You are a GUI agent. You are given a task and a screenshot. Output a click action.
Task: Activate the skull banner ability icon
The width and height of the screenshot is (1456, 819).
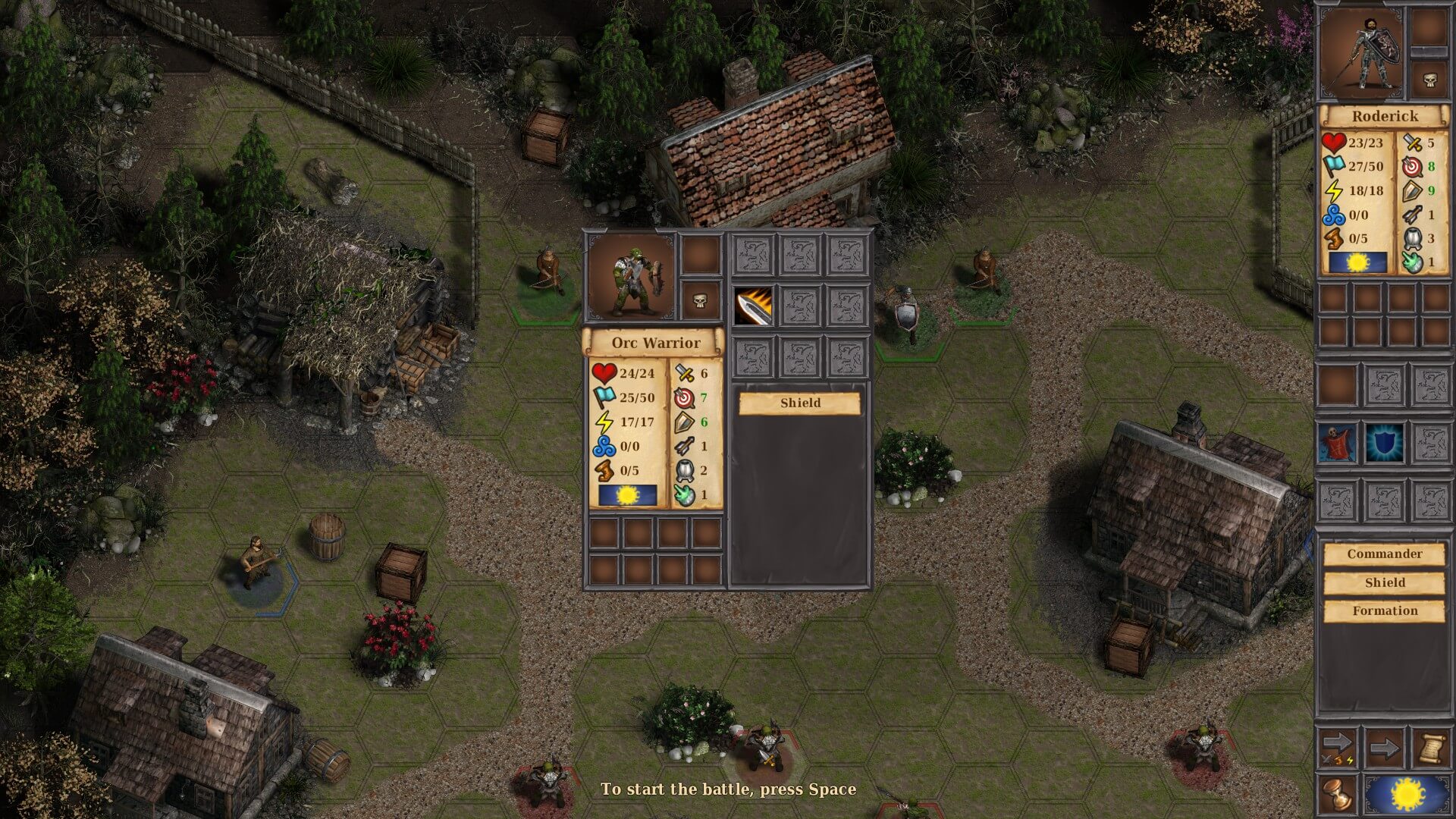click(1336, 444)
